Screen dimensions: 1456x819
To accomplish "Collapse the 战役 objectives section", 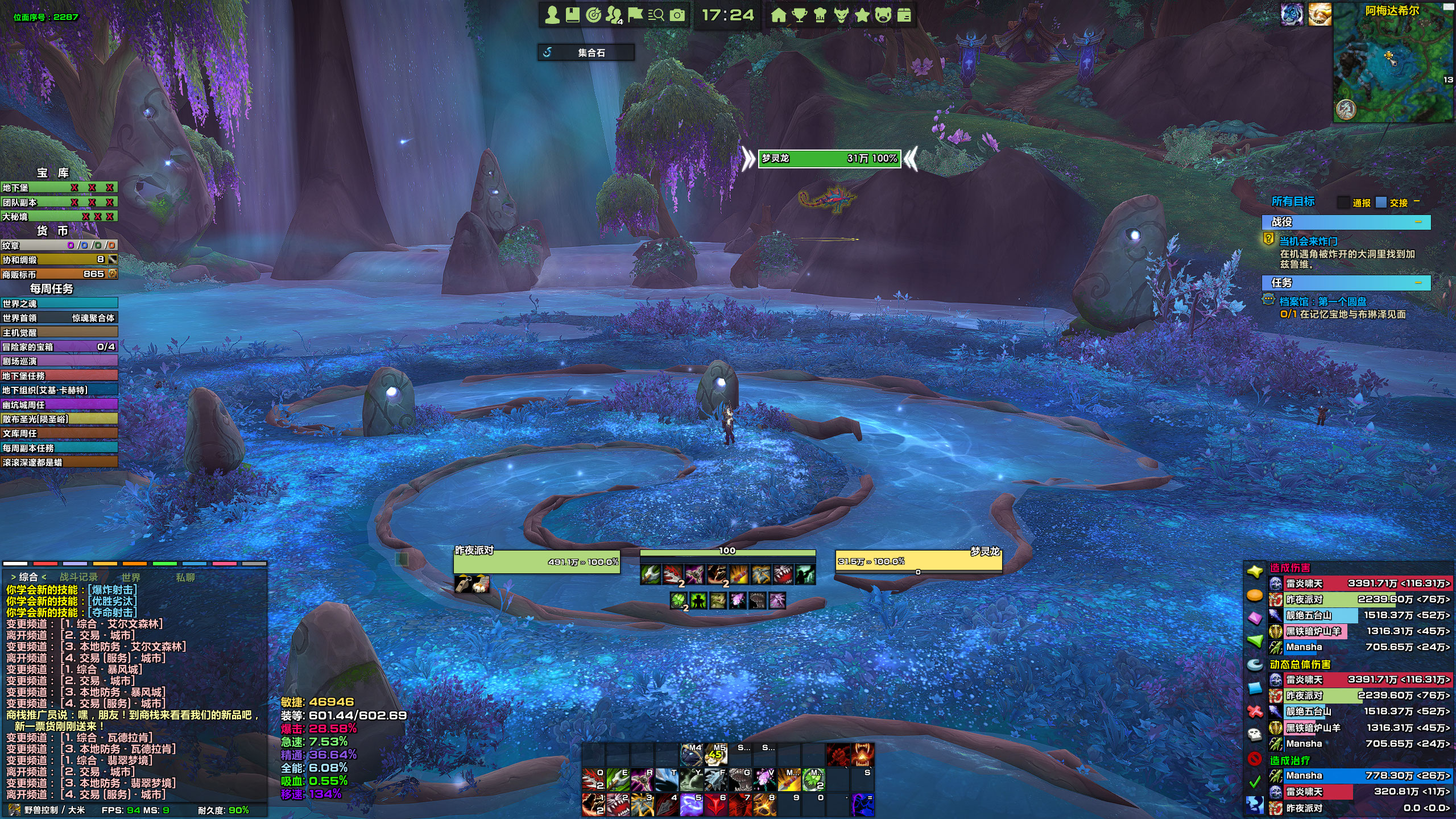I will 1418,222.
